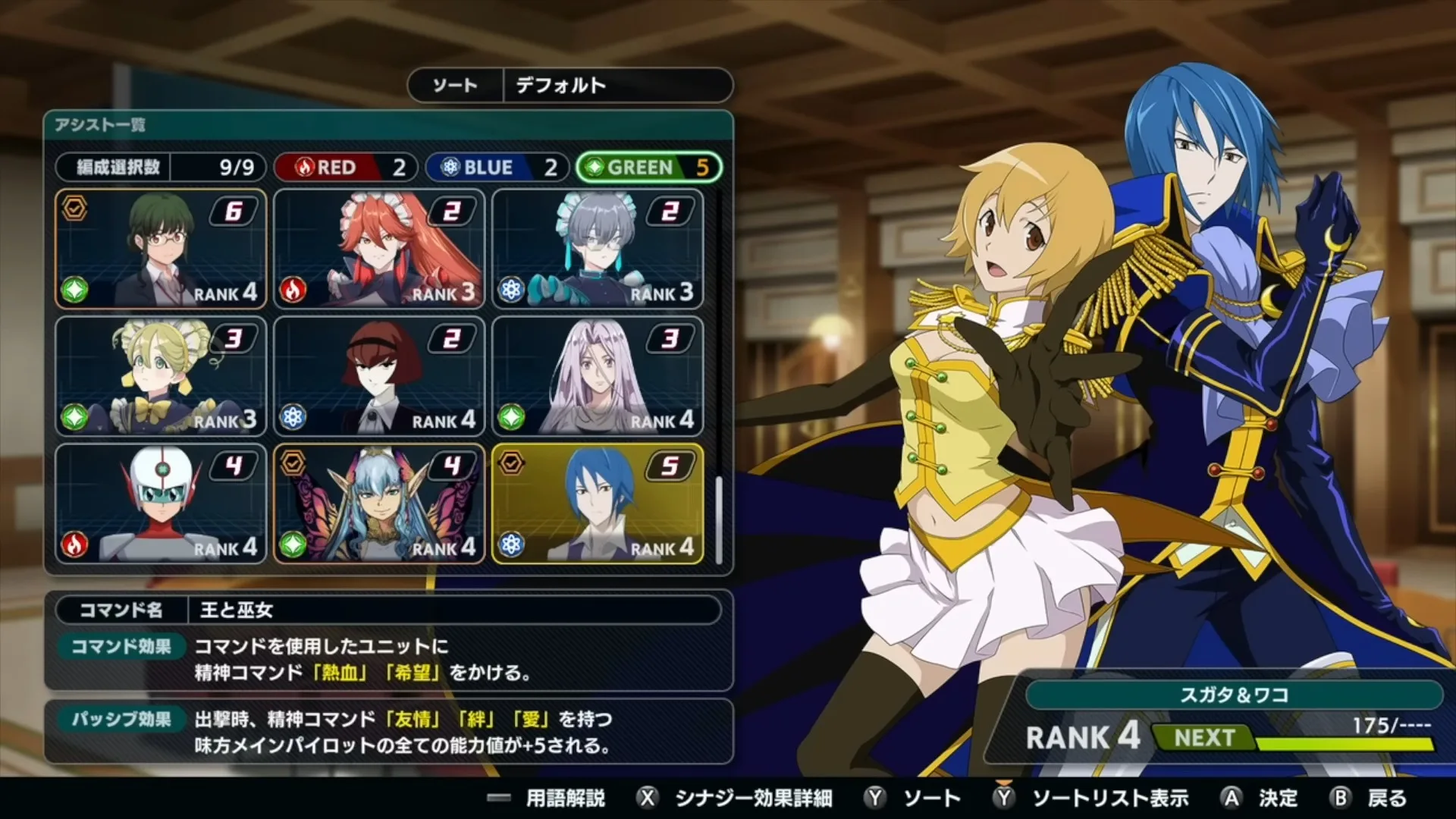This screenshot has height=819, width=1456.
Task: Select the GREEN type filter
Action: (x=648, y=167)
